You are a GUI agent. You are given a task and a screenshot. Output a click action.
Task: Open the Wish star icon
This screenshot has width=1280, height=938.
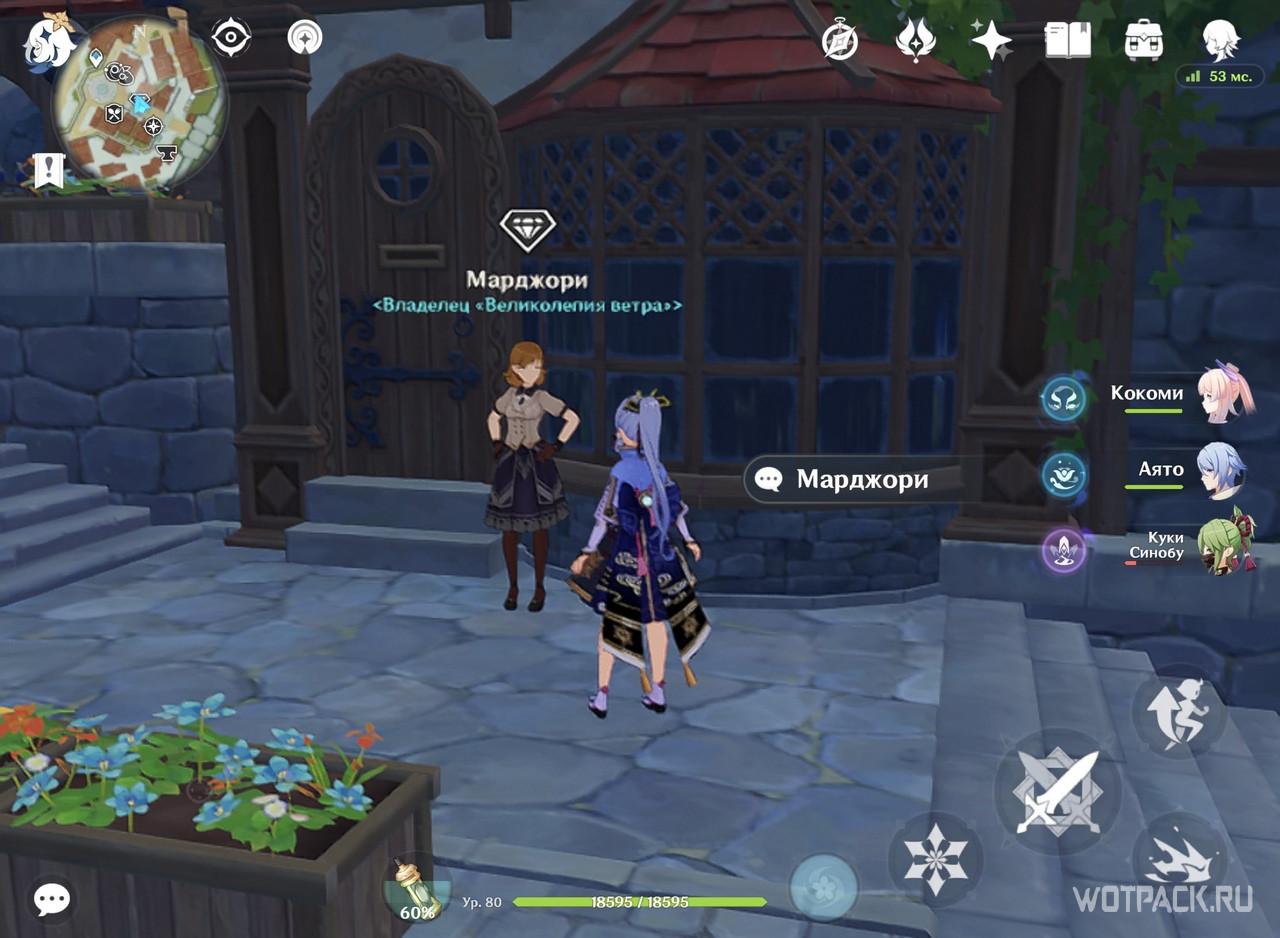point(992,40)
